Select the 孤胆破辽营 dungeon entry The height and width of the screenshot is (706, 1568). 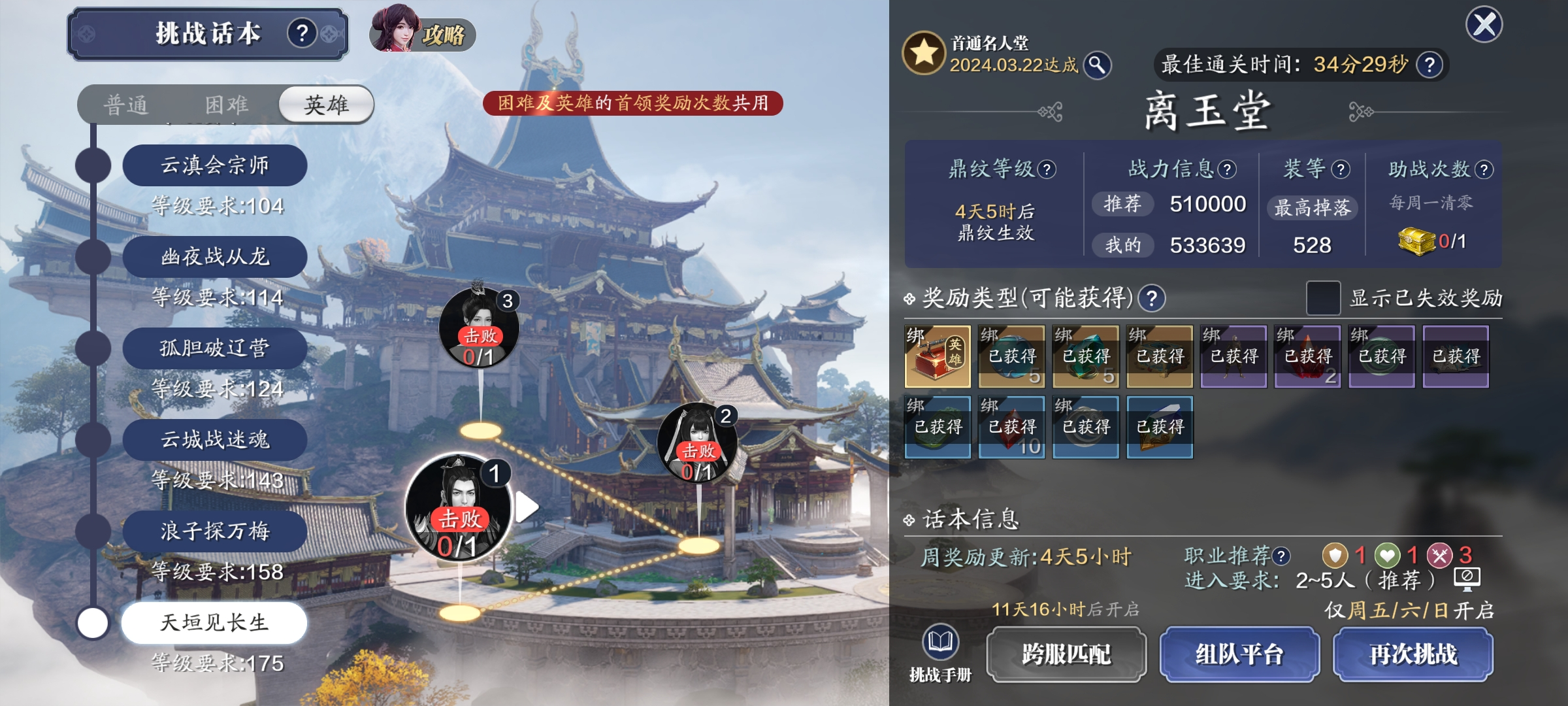(x=214, y=348)
